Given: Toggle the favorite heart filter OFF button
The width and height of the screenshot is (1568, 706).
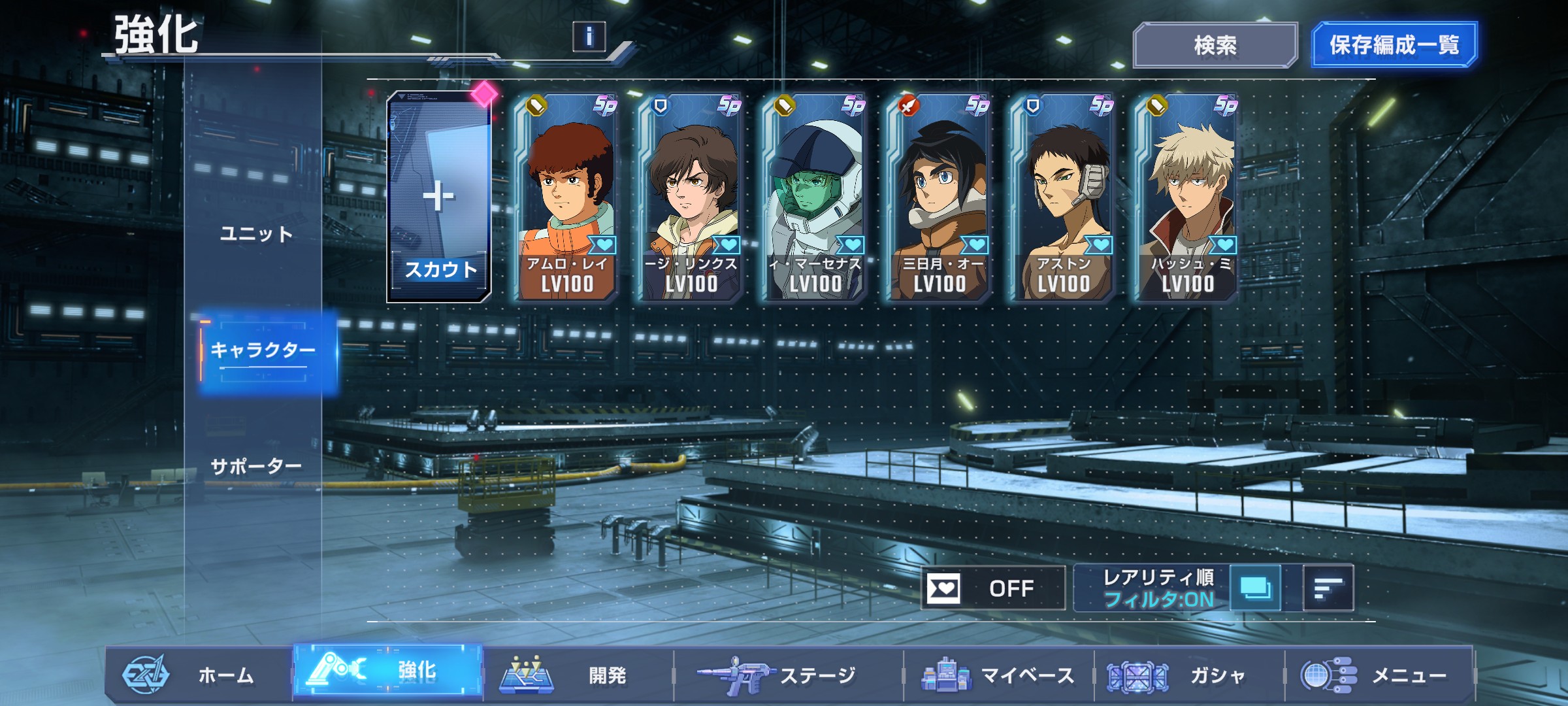Looking at the screenshot, I should click(992, 588).
